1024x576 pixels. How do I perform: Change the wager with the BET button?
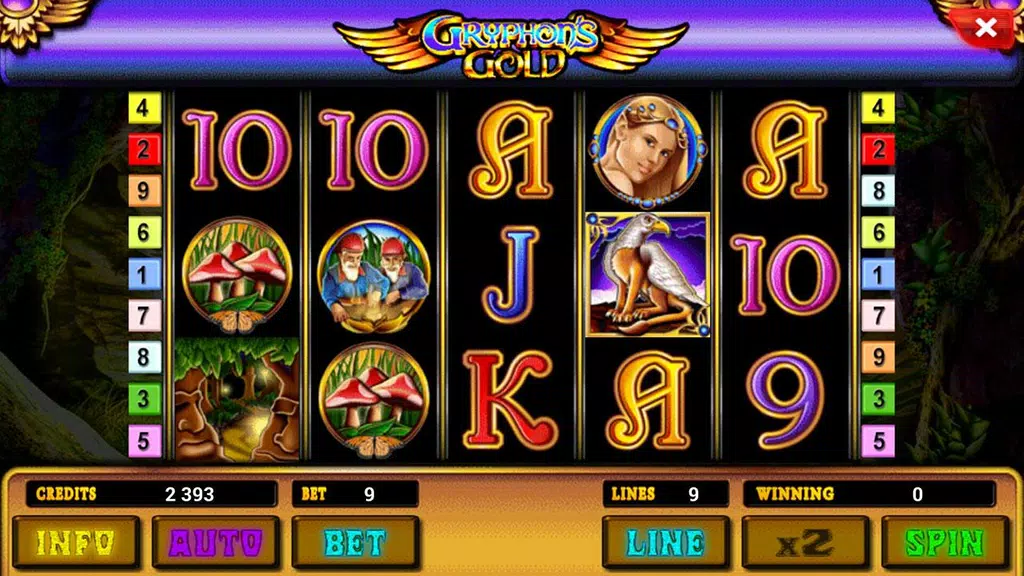(355, 543)
